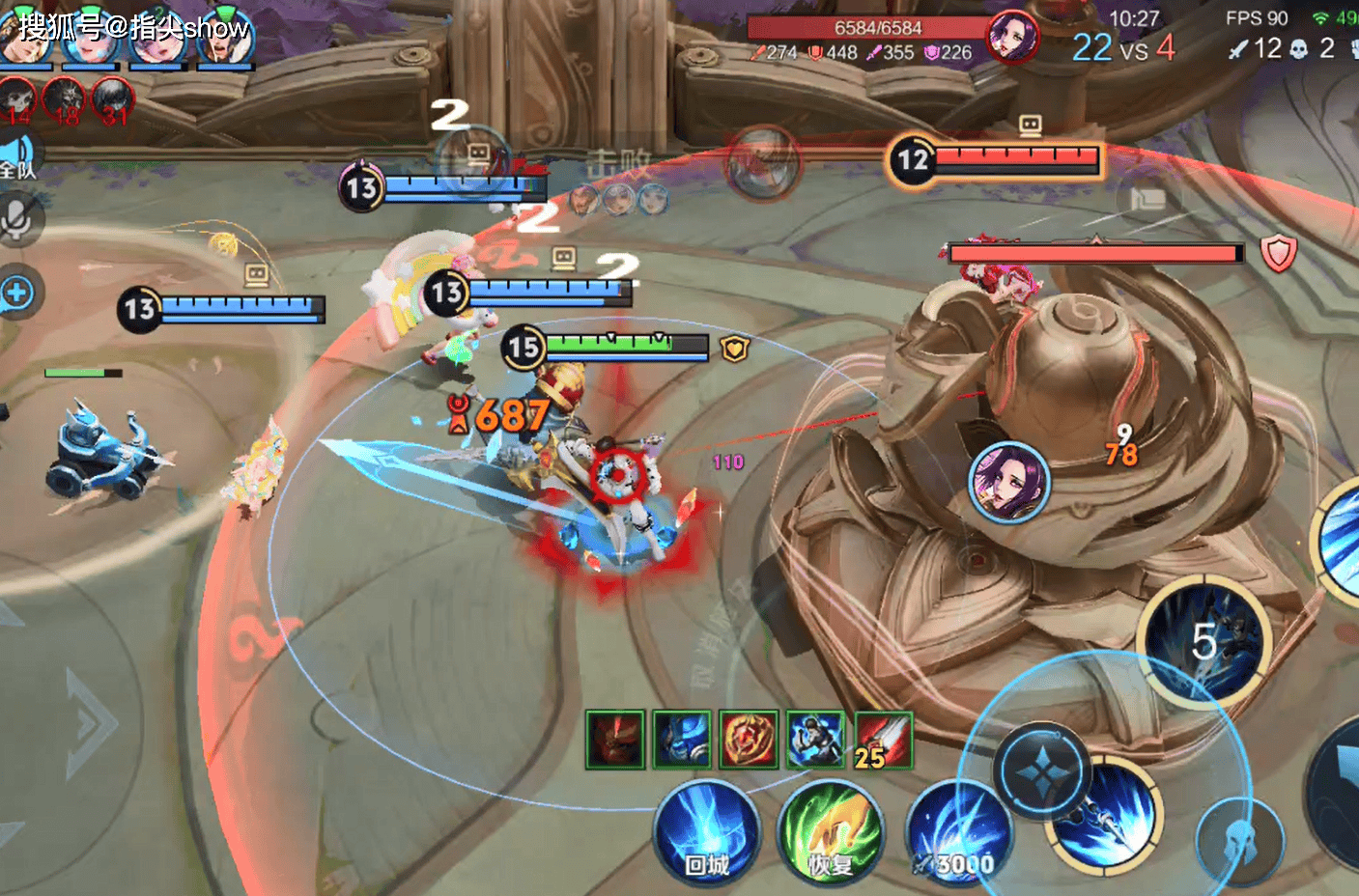Use the red blade item marked 25

(x=883, y=741)
